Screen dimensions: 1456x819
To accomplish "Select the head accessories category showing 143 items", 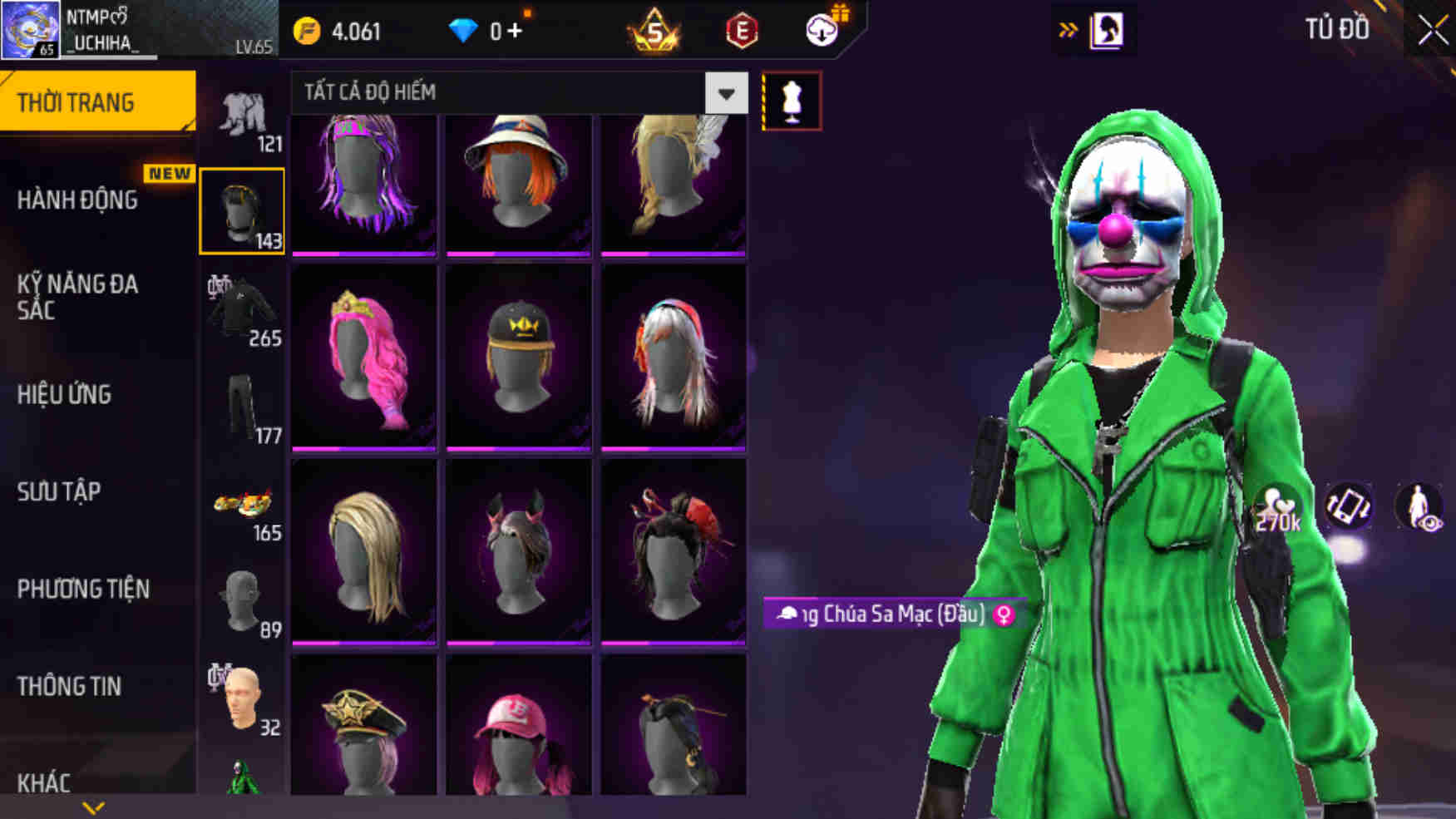I will tap(242, 210).
